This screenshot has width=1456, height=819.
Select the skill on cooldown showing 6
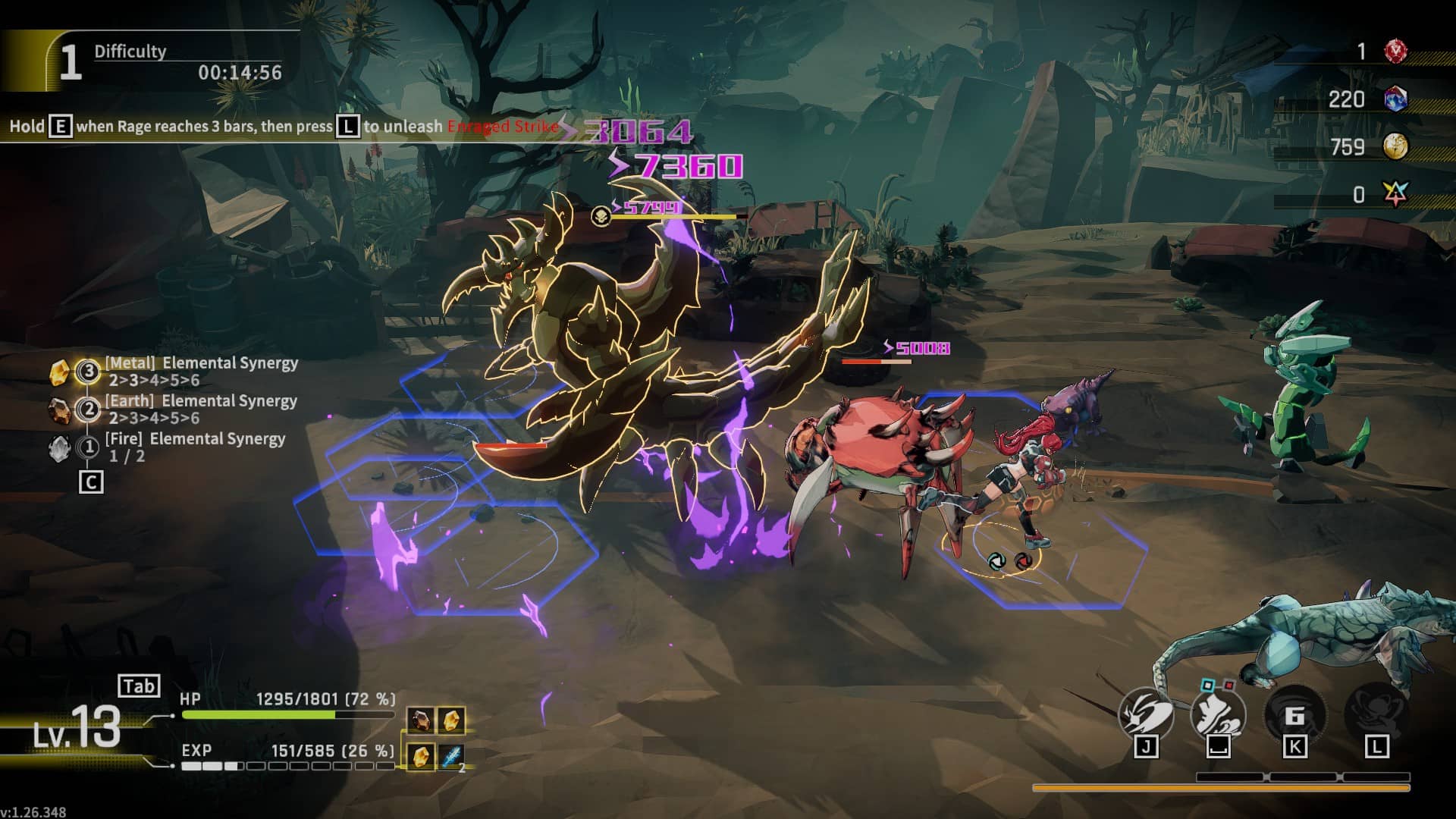click(x=1294, y=714)
